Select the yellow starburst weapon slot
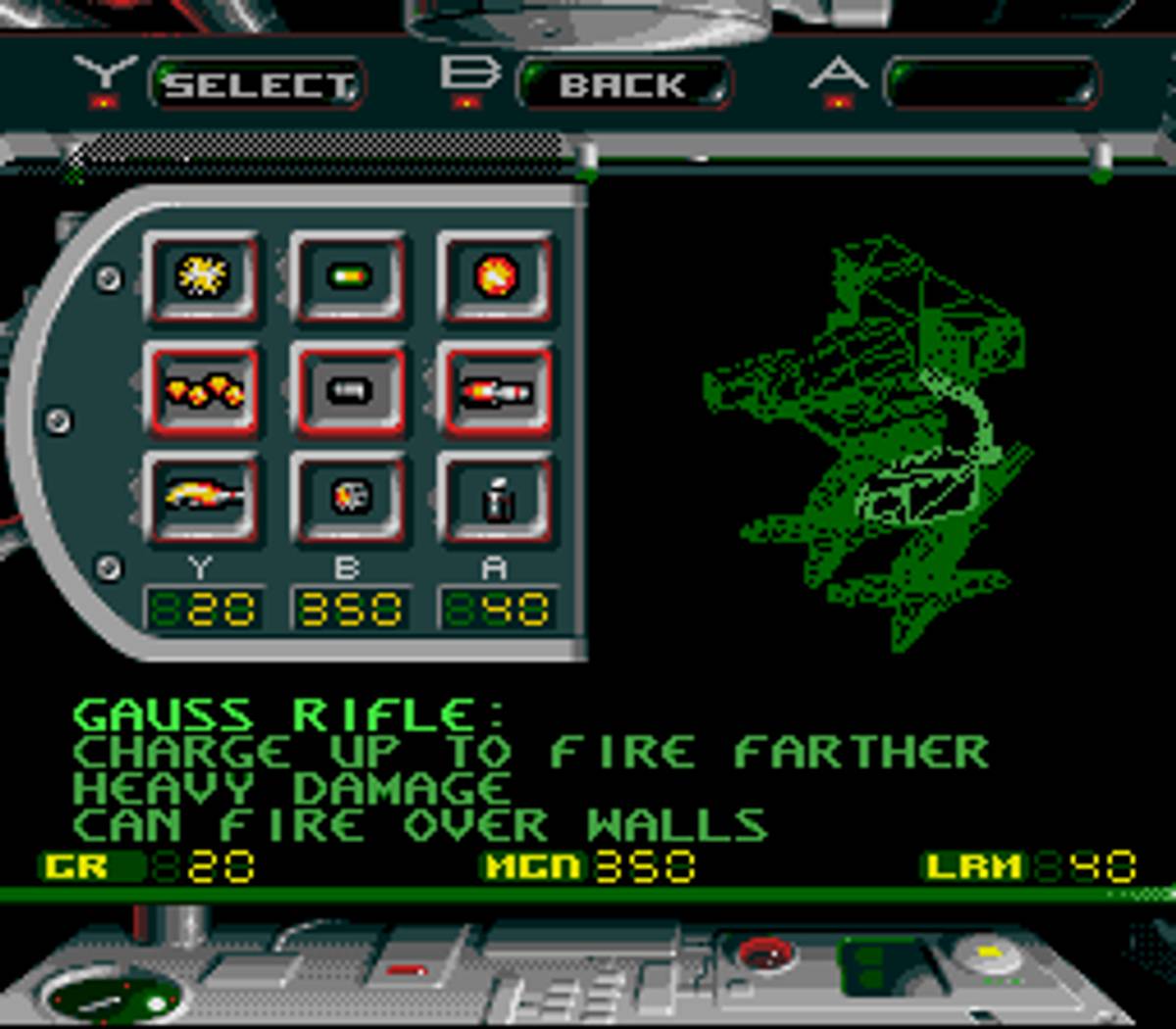Image resolution: width=1176 pixels, height=1029 pixels. point(203,277)
